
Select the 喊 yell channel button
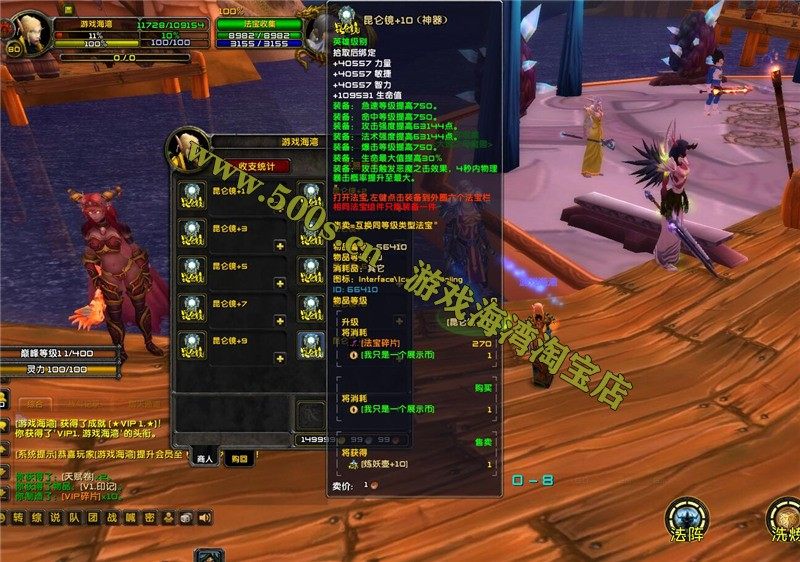coord(130,517)
